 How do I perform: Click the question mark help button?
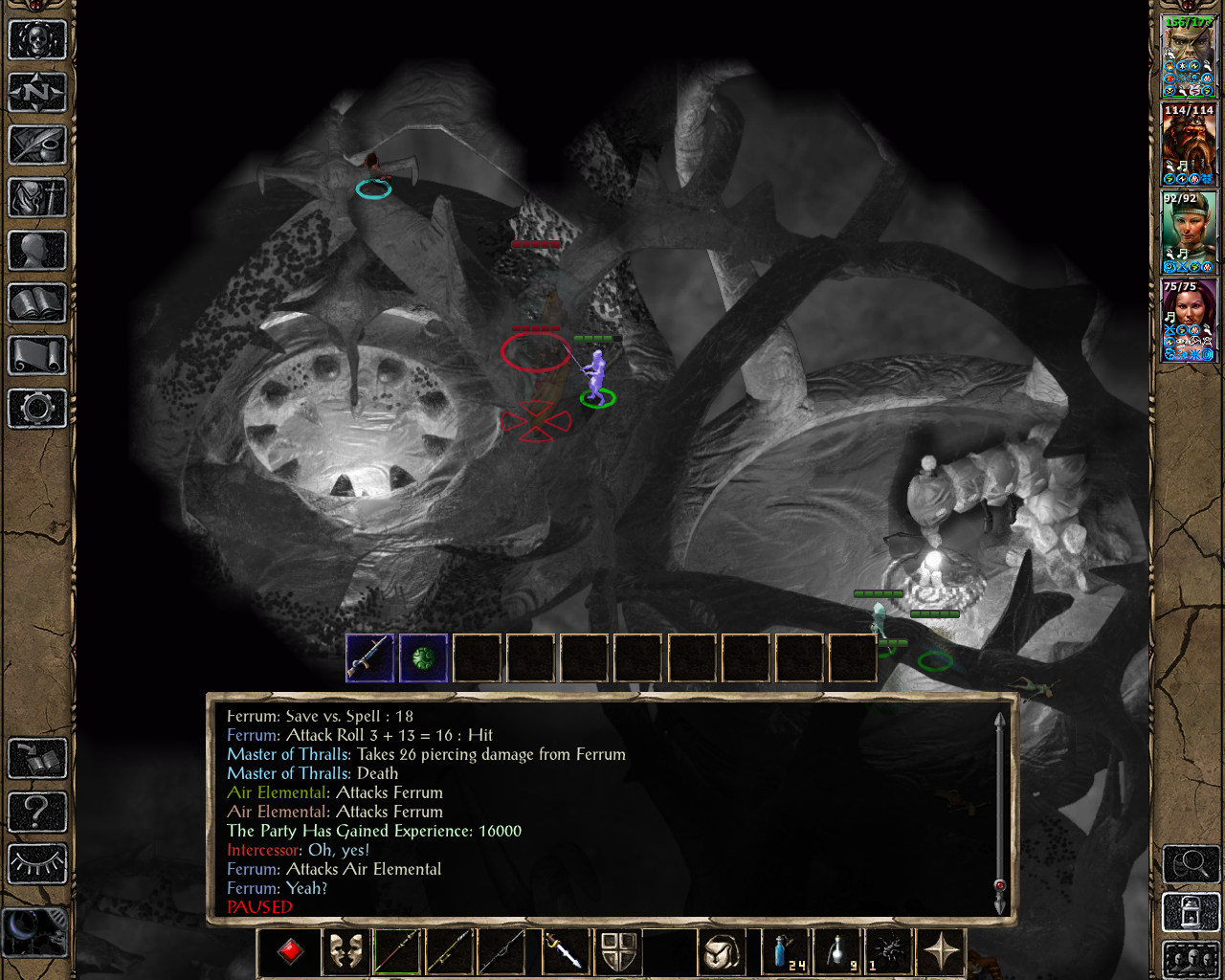click(x=36, y=813)
